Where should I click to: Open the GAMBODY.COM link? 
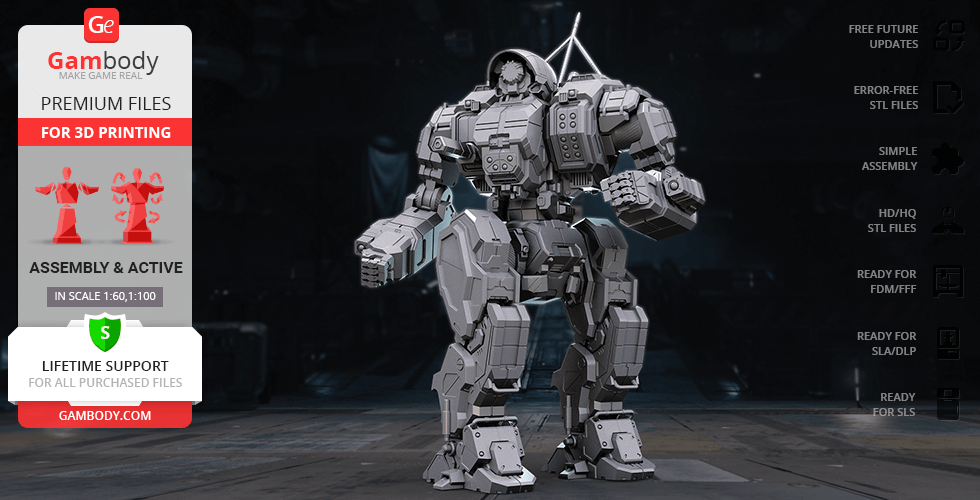(x=105, y=414)
